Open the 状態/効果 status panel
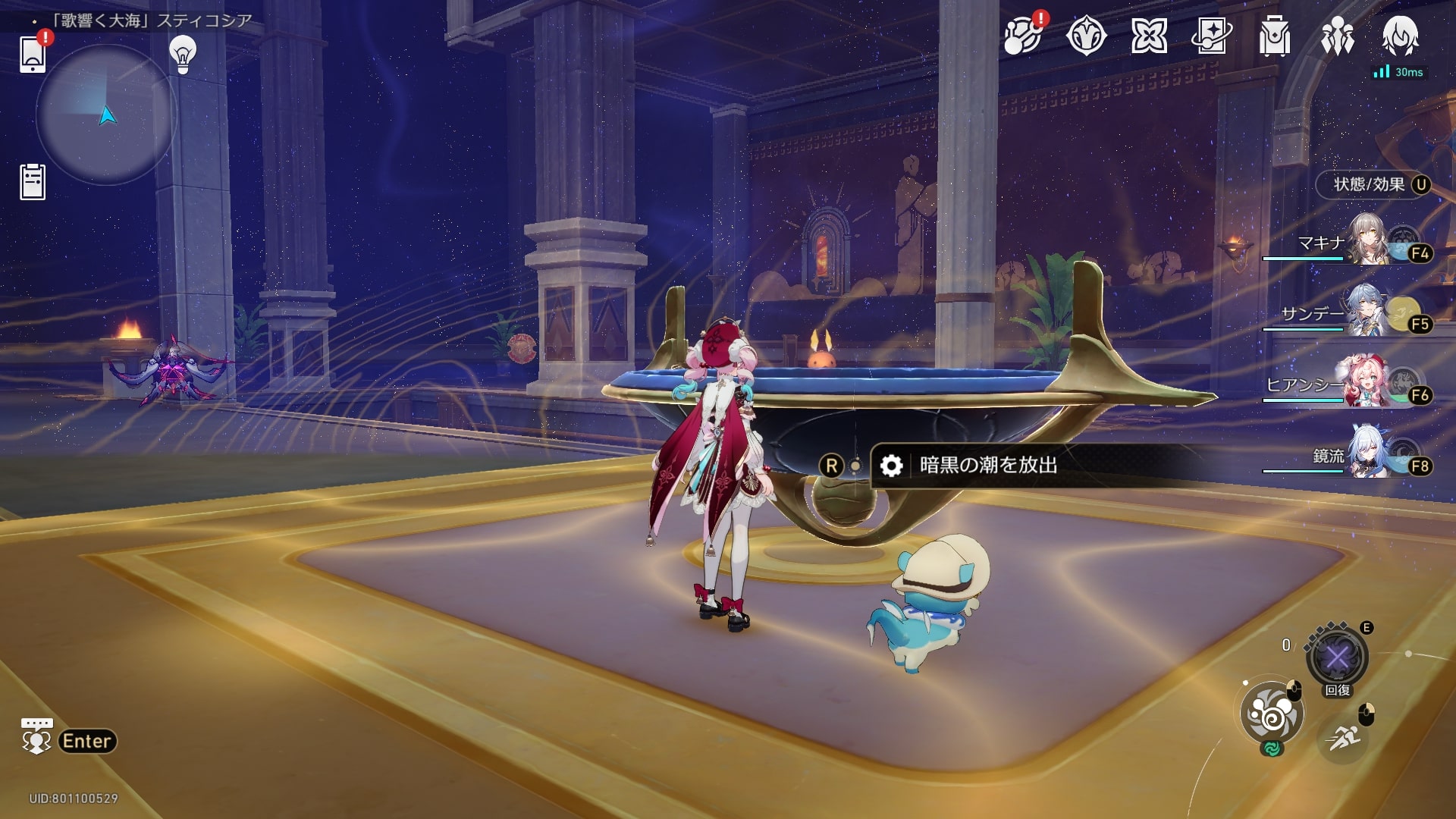The image size is (1456, 819). 1373,184
